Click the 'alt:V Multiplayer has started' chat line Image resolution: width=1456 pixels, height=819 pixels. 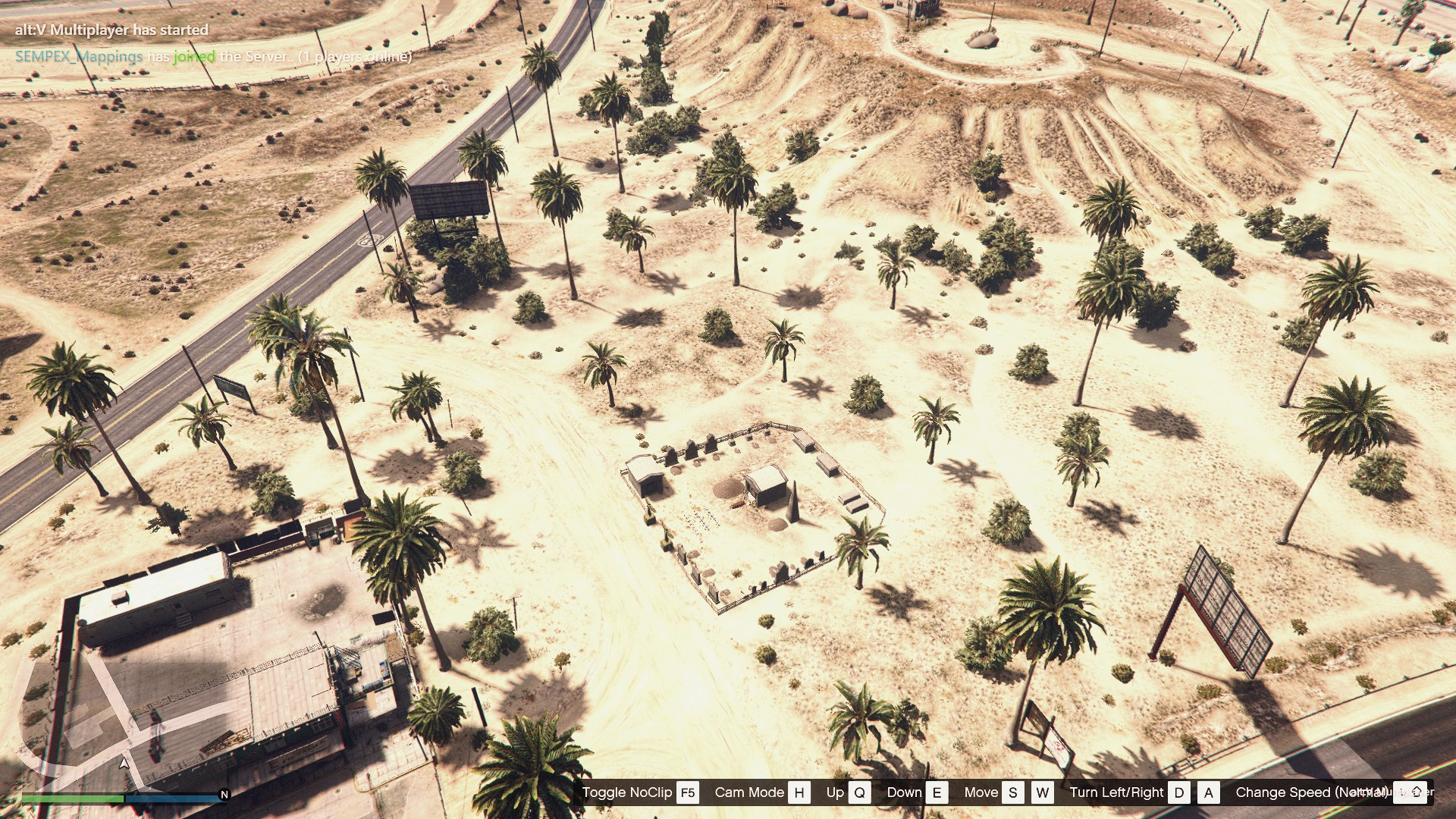[111, 30]
